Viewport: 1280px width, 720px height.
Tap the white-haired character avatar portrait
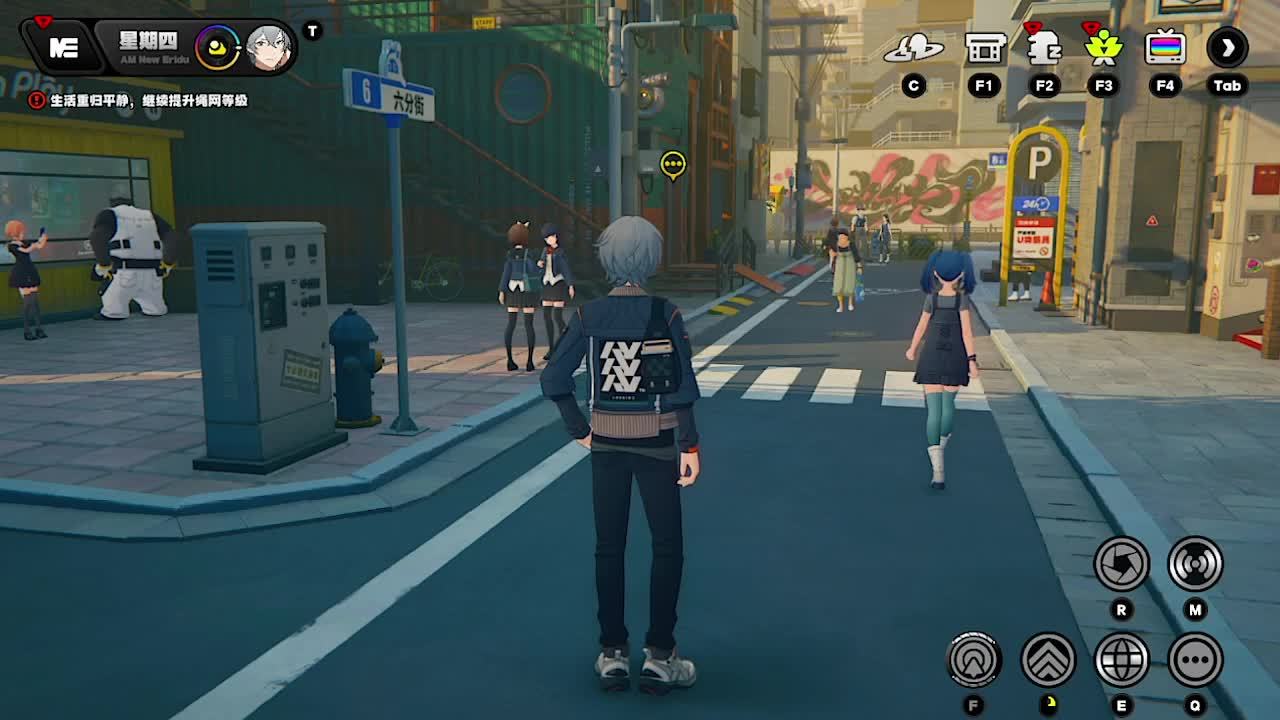pos(268,48)
